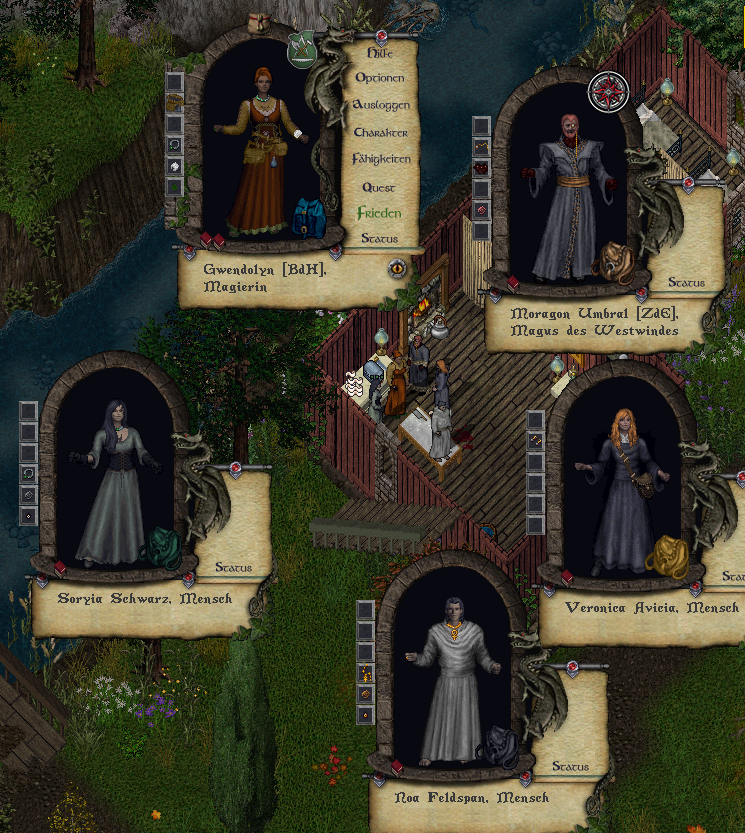Viewport: 745px width, 833px height.
Task: Click the red compass rose icon
Action: (607, 92)
